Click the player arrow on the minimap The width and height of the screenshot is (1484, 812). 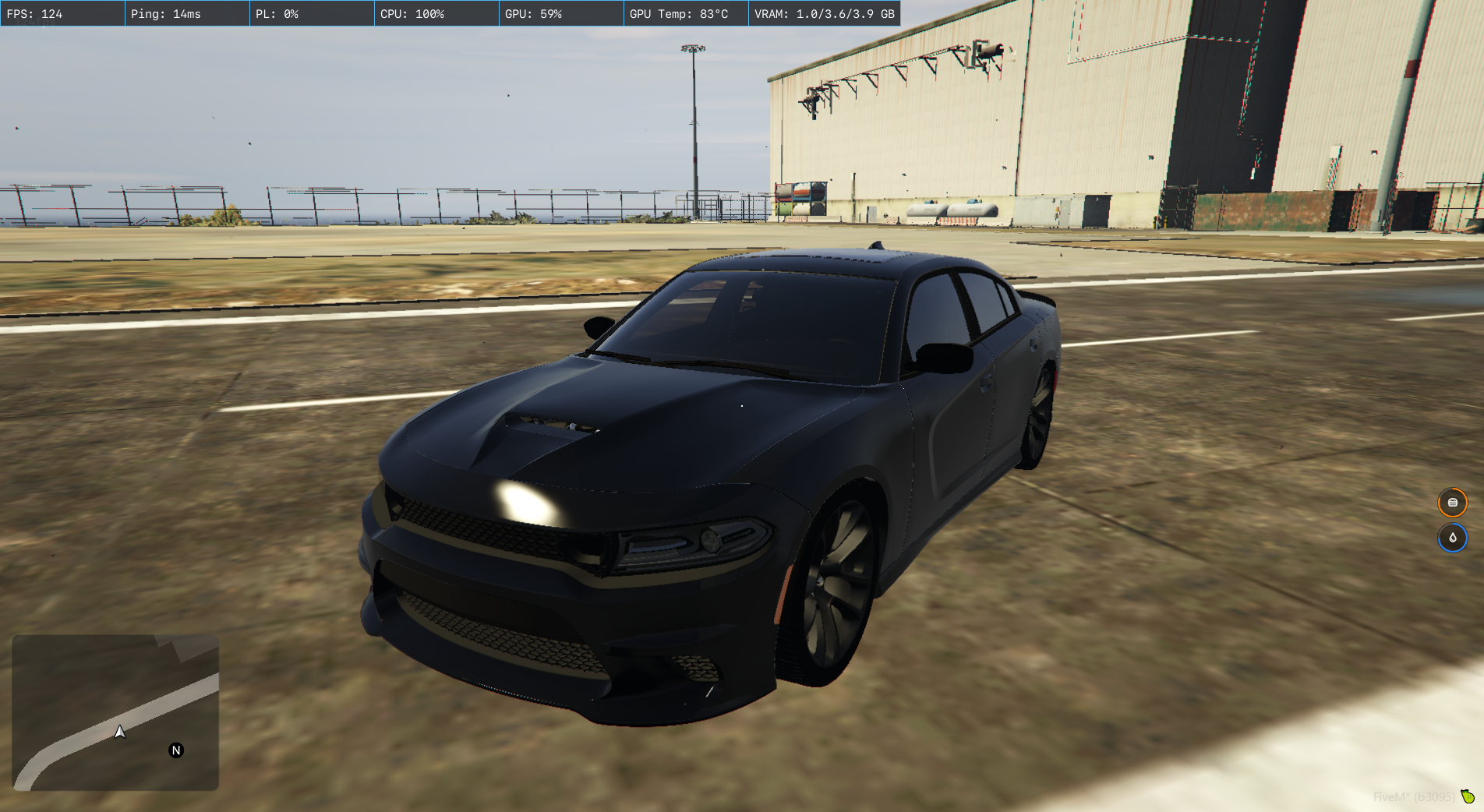pyautogui.click(x=120, y=732)
